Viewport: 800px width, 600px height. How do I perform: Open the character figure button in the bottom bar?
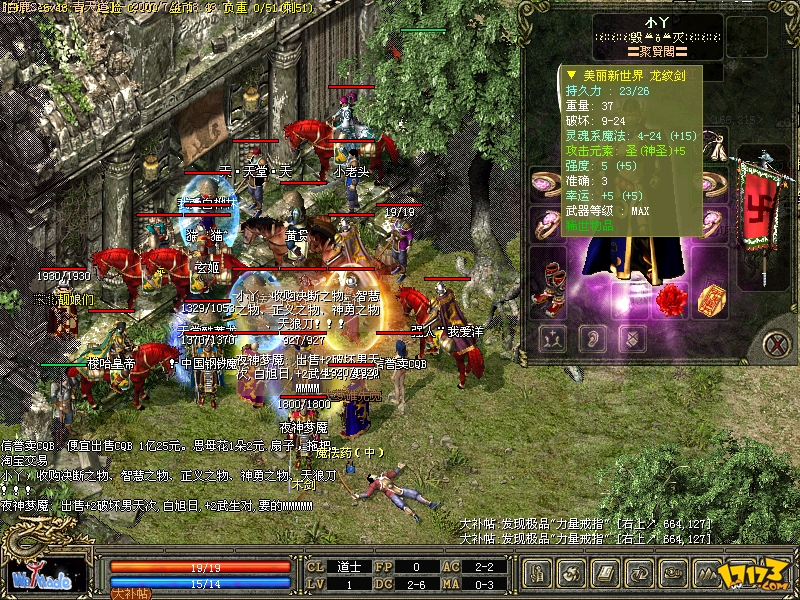536,574
